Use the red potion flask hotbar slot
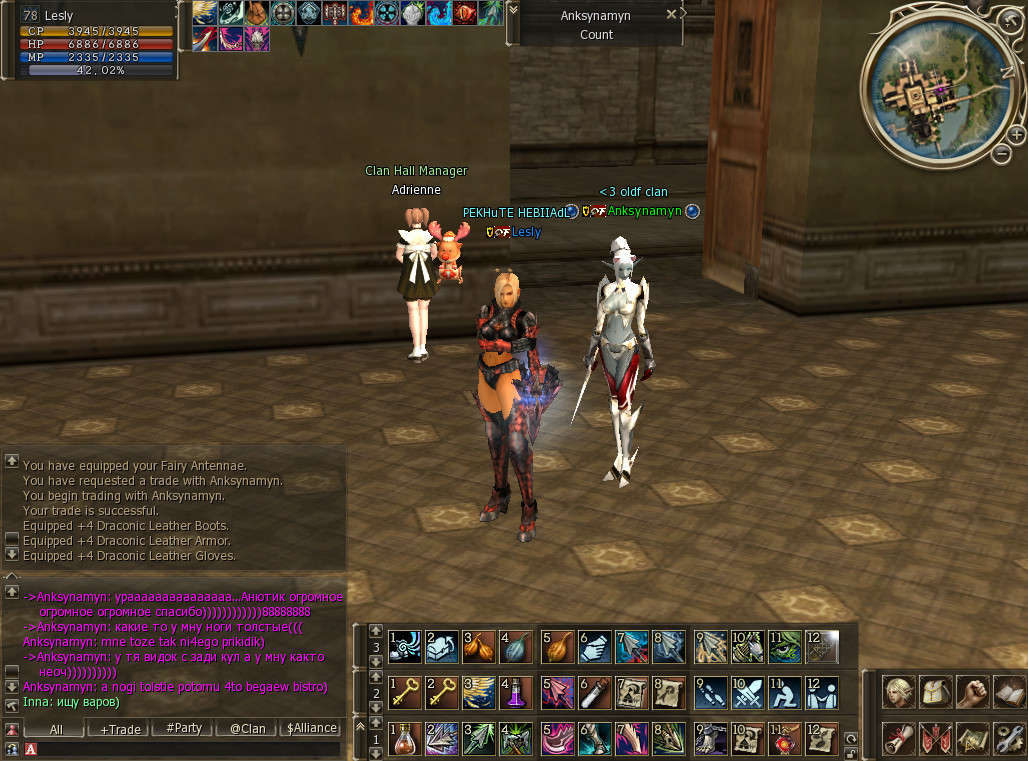 [404, 738]
